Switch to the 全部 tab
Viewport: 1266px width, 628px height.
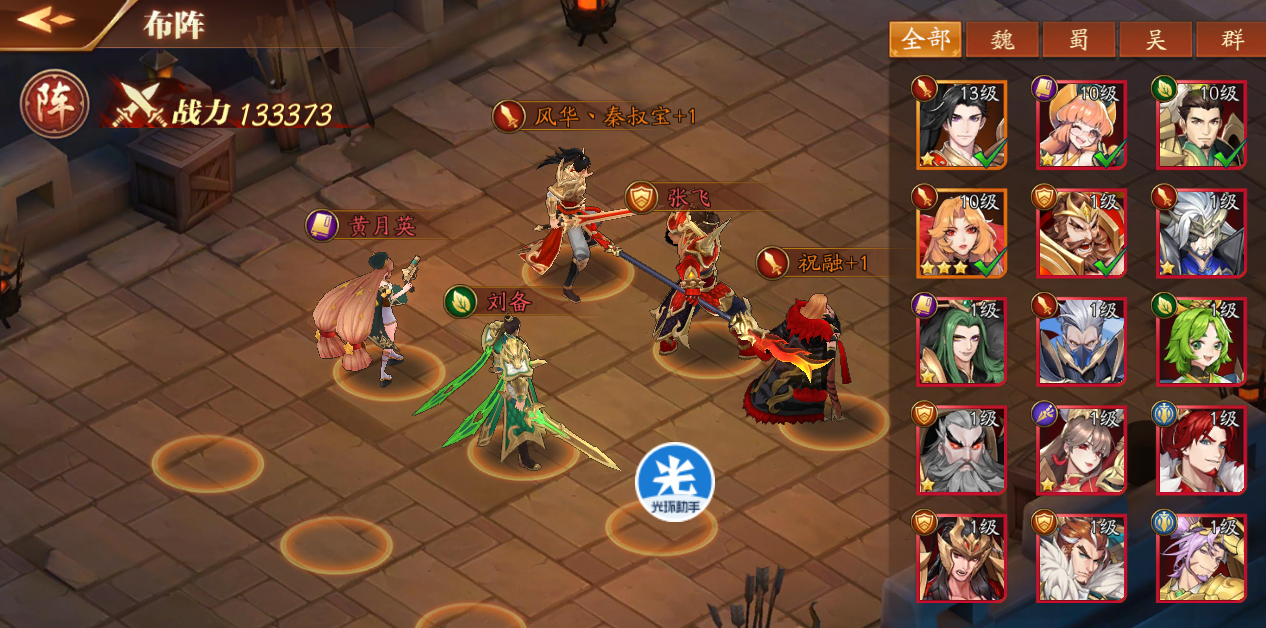coord(925,40)
